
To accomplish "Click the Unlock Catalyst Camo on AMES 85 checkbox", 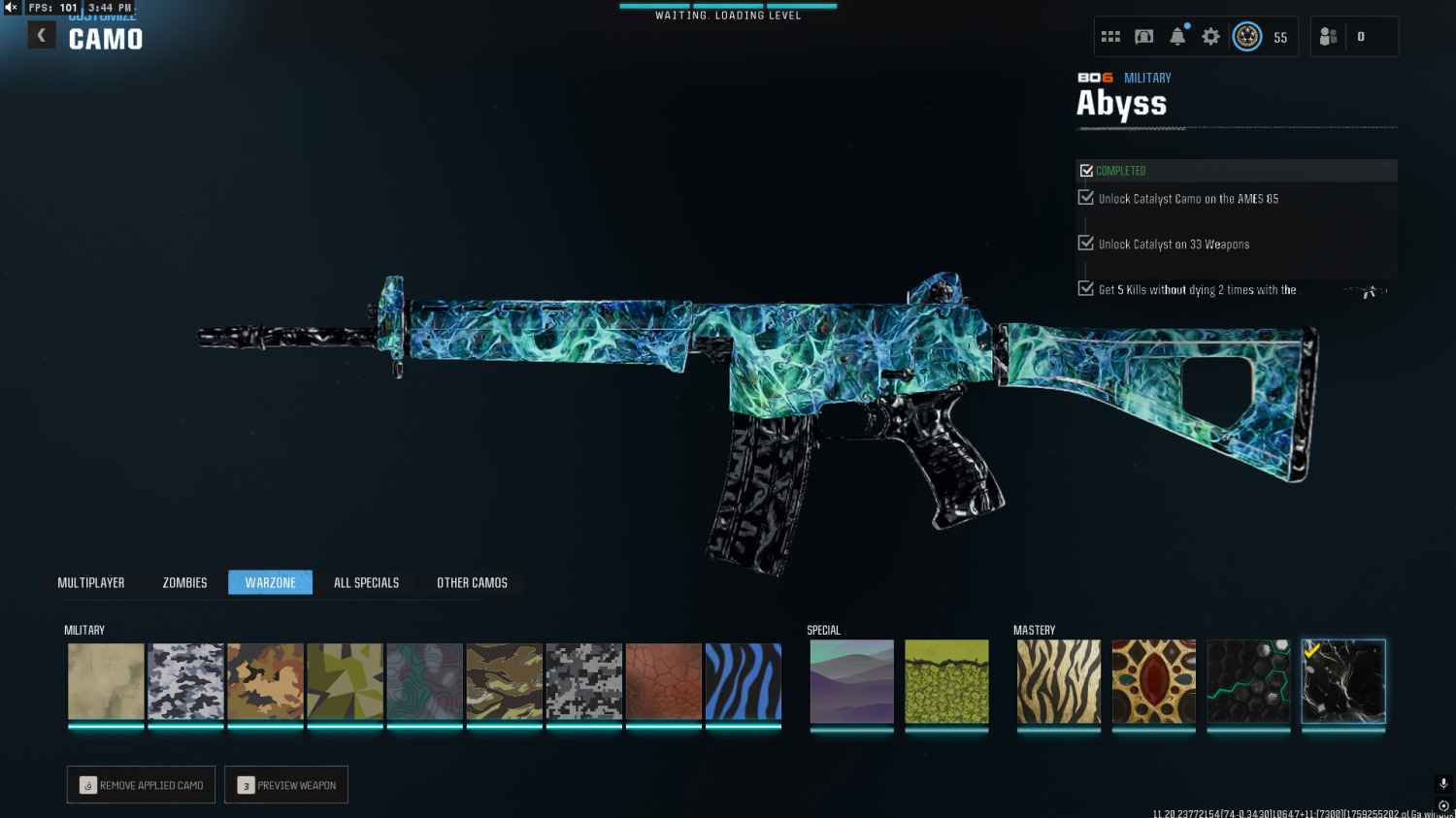I will click(x=1084, y=196).
